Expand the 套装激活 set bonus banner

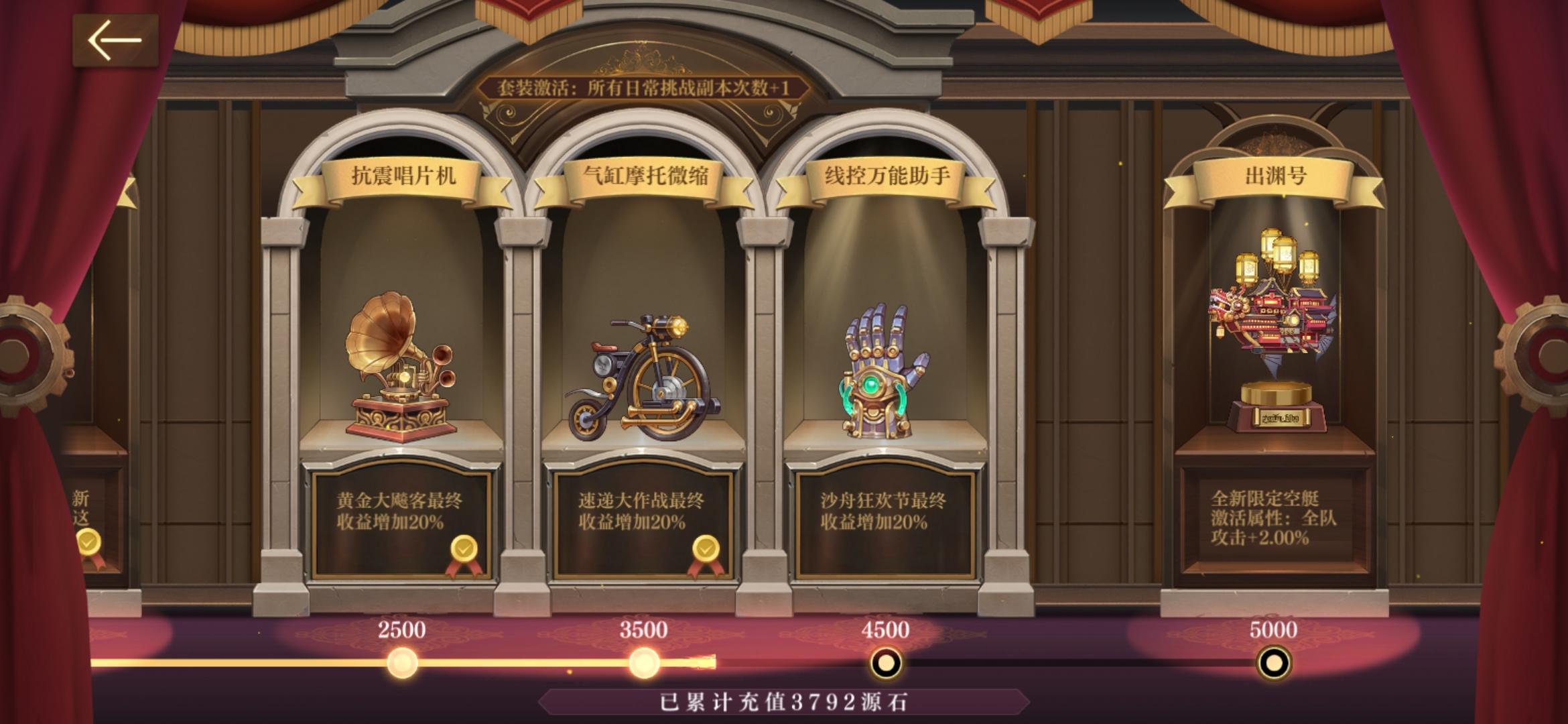click(647, 87)
